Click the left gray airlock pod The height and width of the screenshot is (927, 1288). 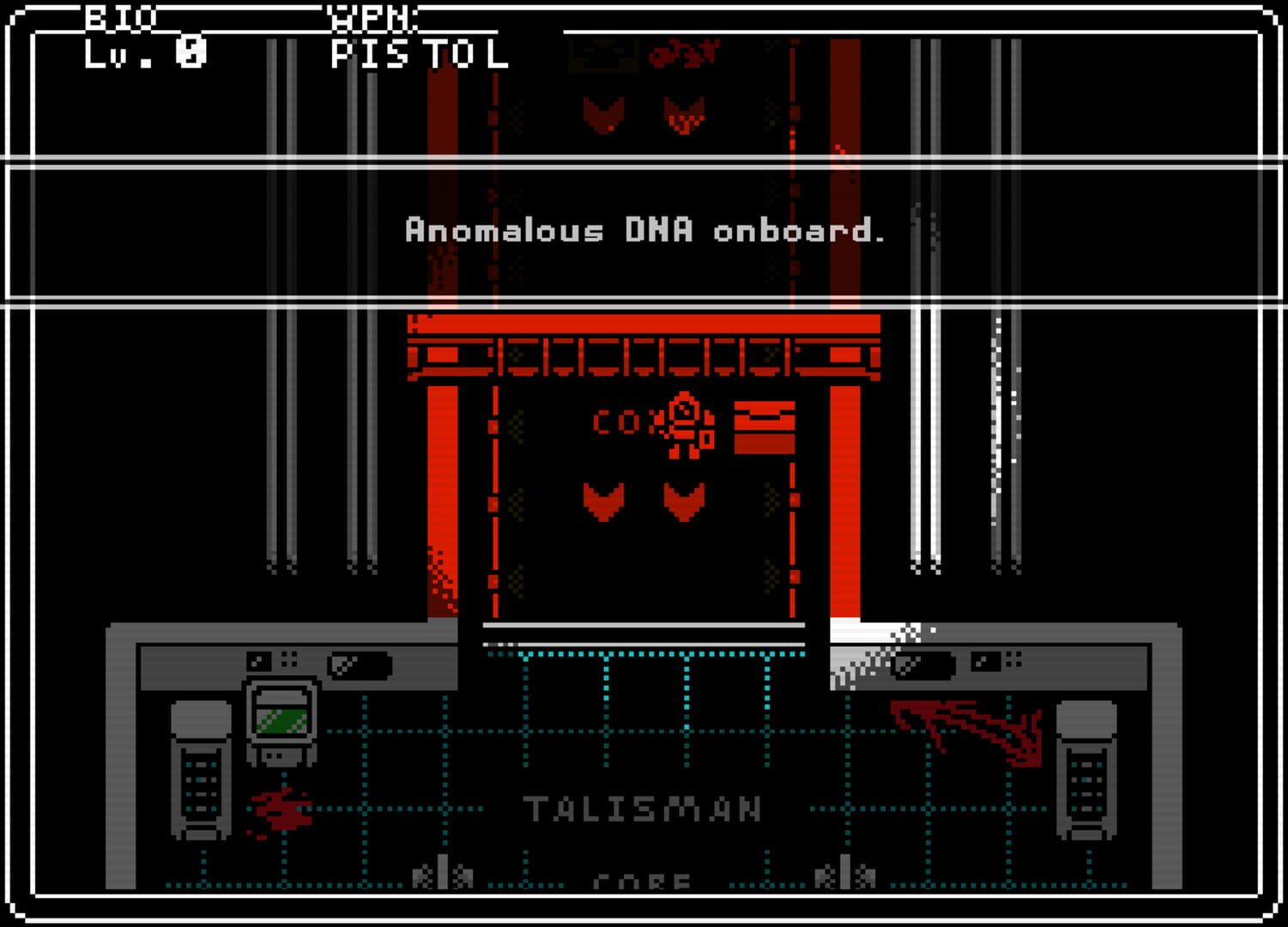coord(199,768)
